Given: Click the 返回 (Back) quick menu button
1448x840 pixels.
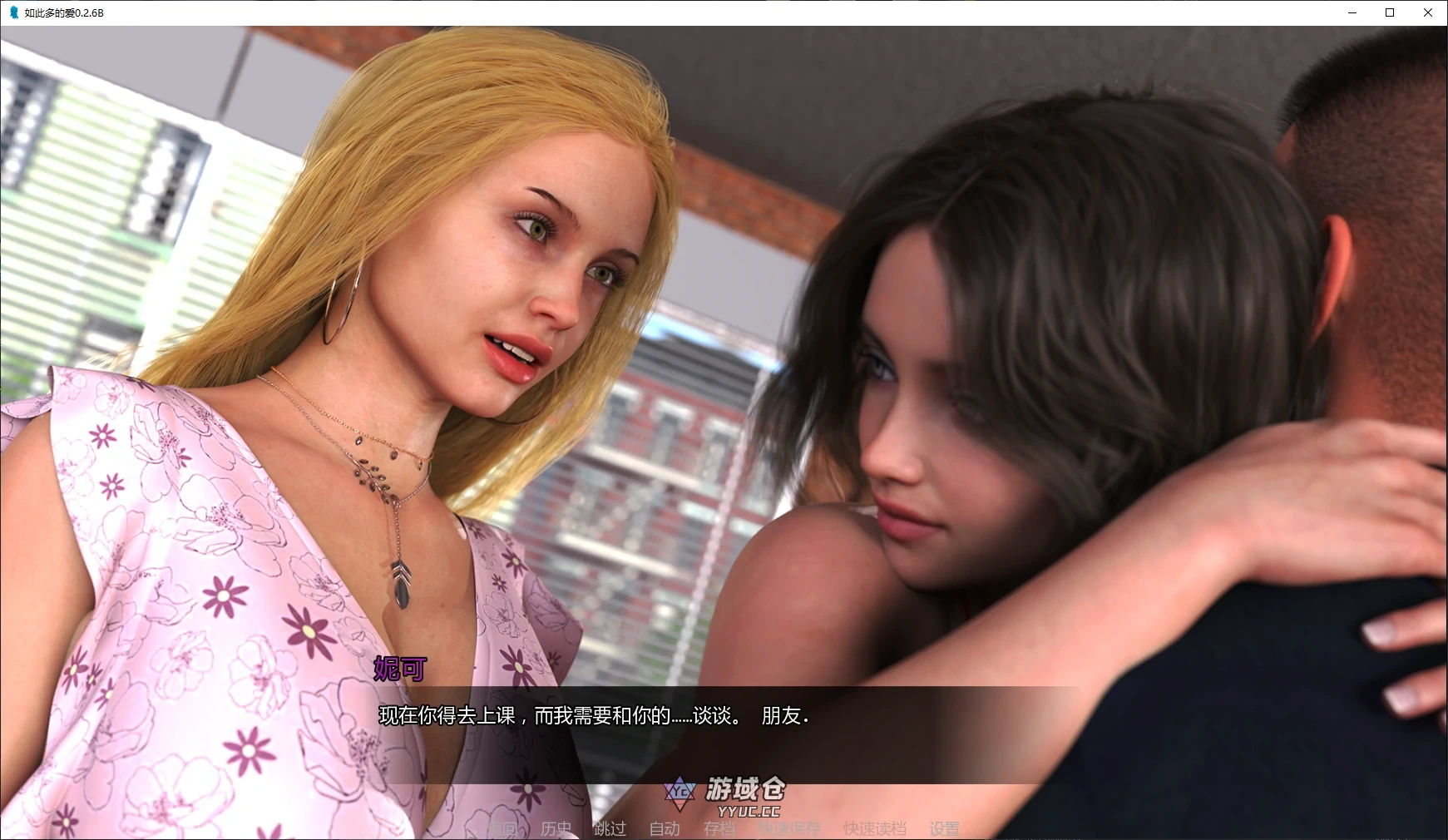Looking at the screenshot, I should tap(502, 828).
